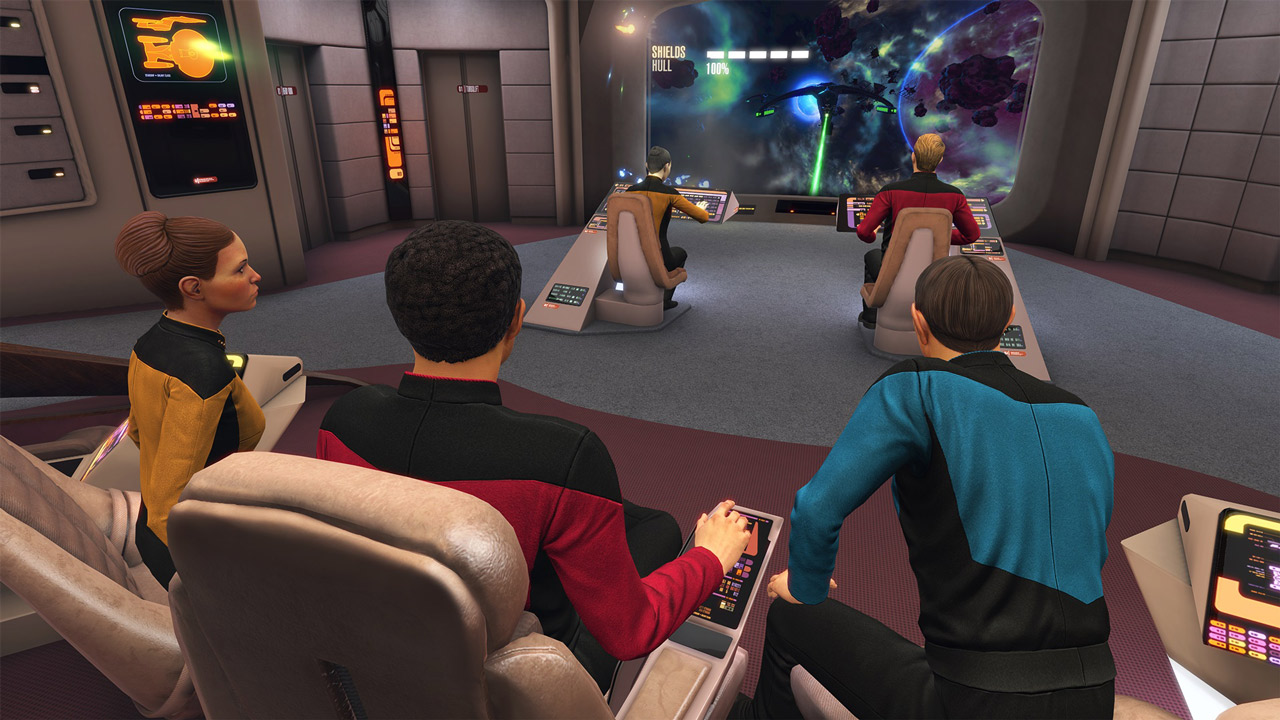Switch to the SHIELDS readout on the HUD
Image resolution: width=1280 pixels, height=720 pixels.
[668, 52]
